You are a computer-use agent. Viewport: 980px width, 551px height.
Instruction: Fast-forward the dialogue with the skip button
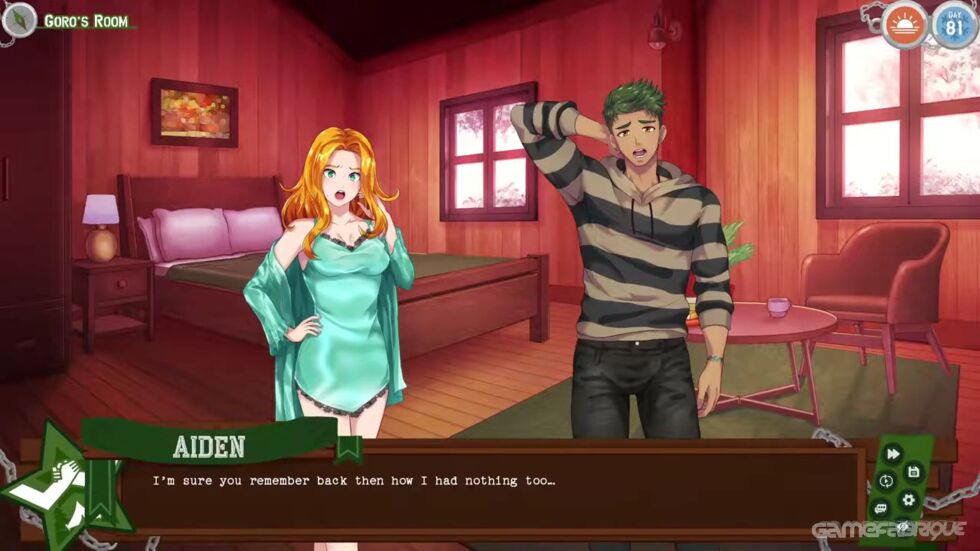[x=893, y=454]
